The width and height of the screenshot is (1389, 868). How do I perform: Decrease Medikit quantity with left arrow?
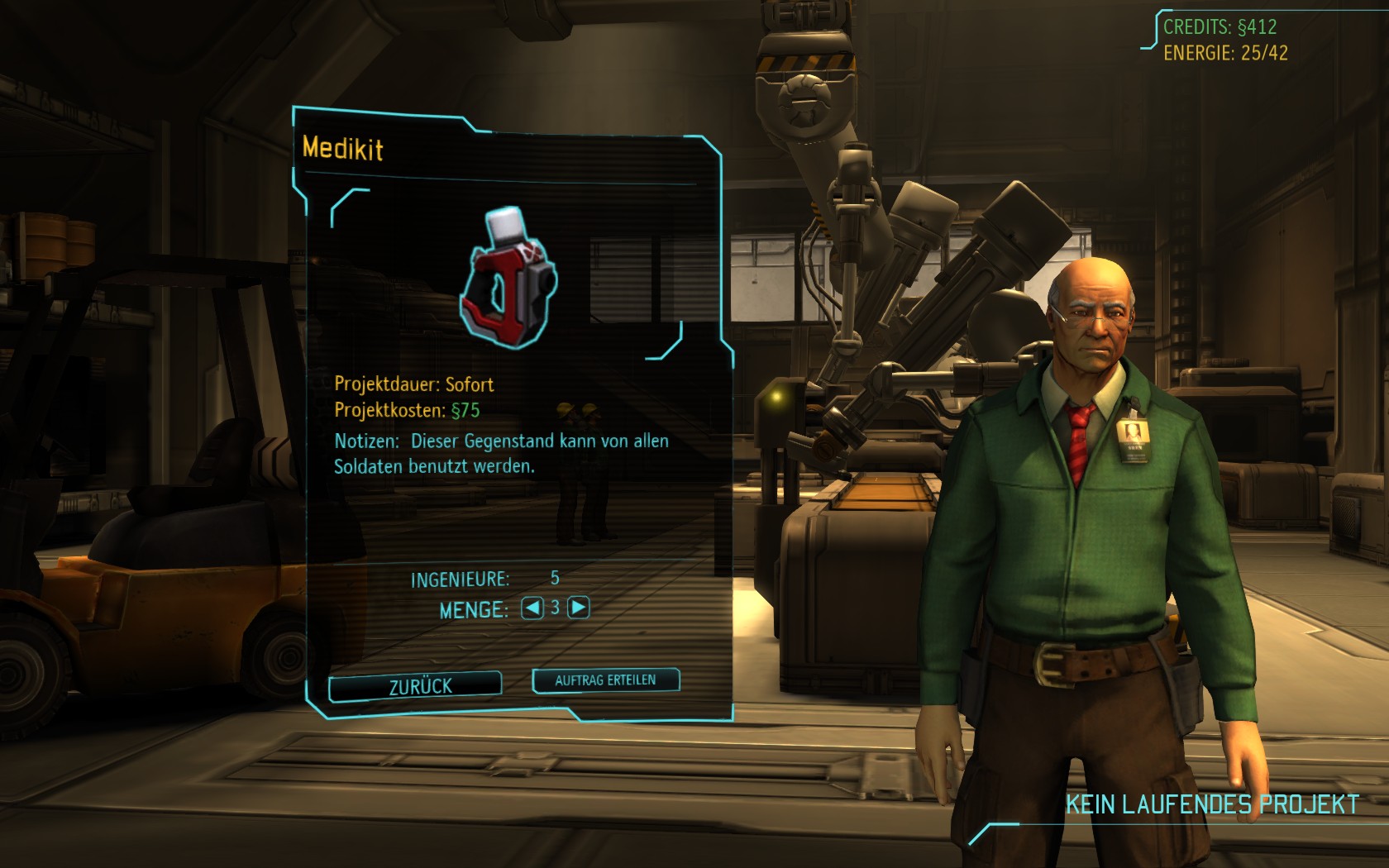click(532, 608)
